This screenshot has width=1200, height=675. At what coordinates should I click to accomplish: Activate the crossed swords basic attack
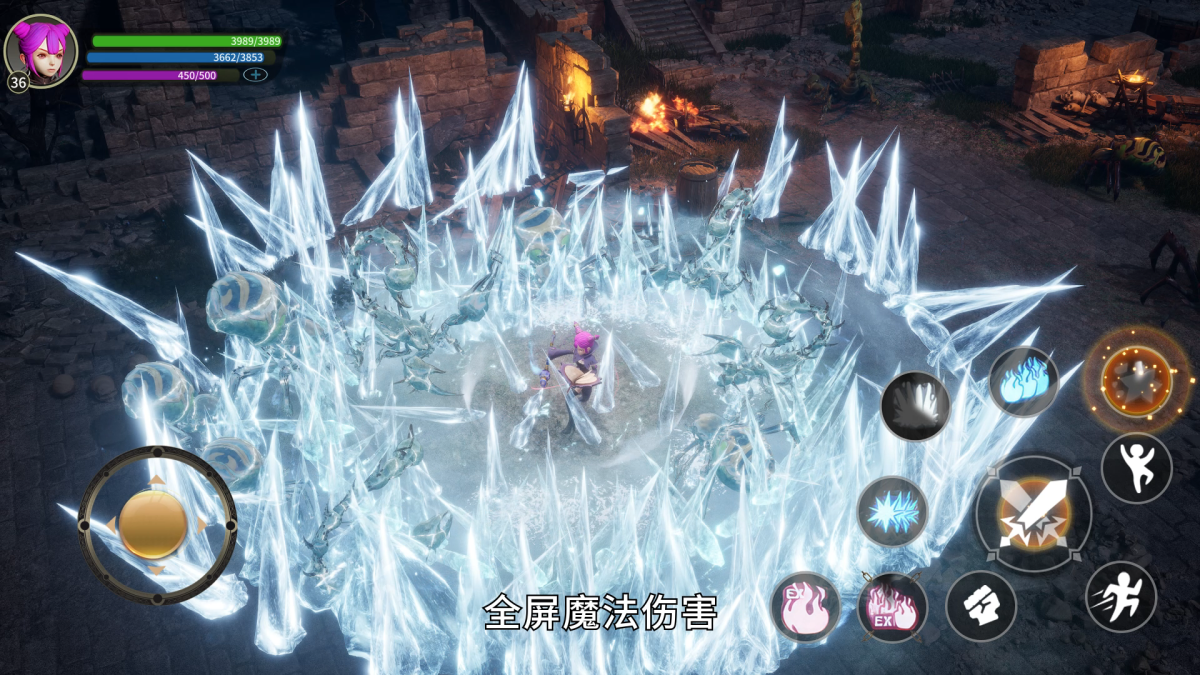[x=1034, y=514]
